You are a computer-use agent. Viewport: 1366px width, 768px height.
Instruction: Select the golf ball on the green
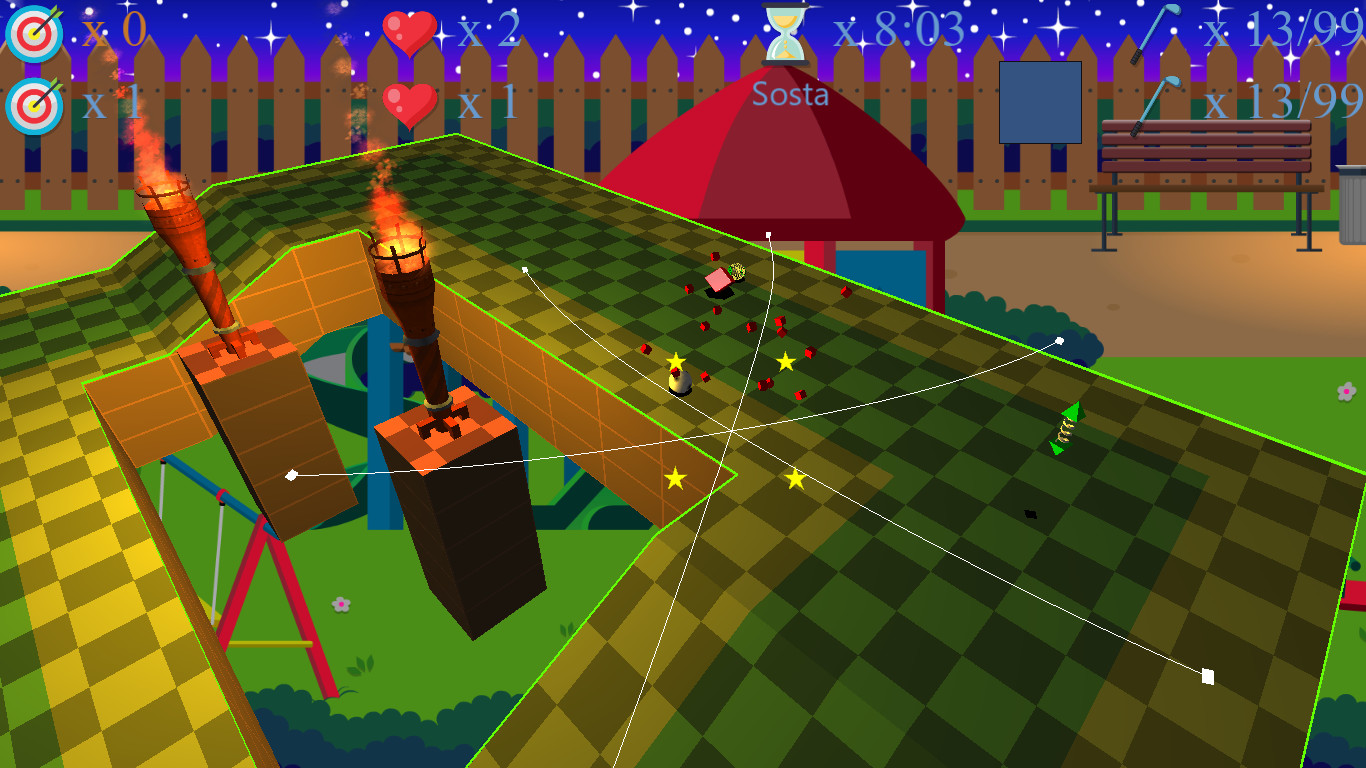[x=681, y=382]
